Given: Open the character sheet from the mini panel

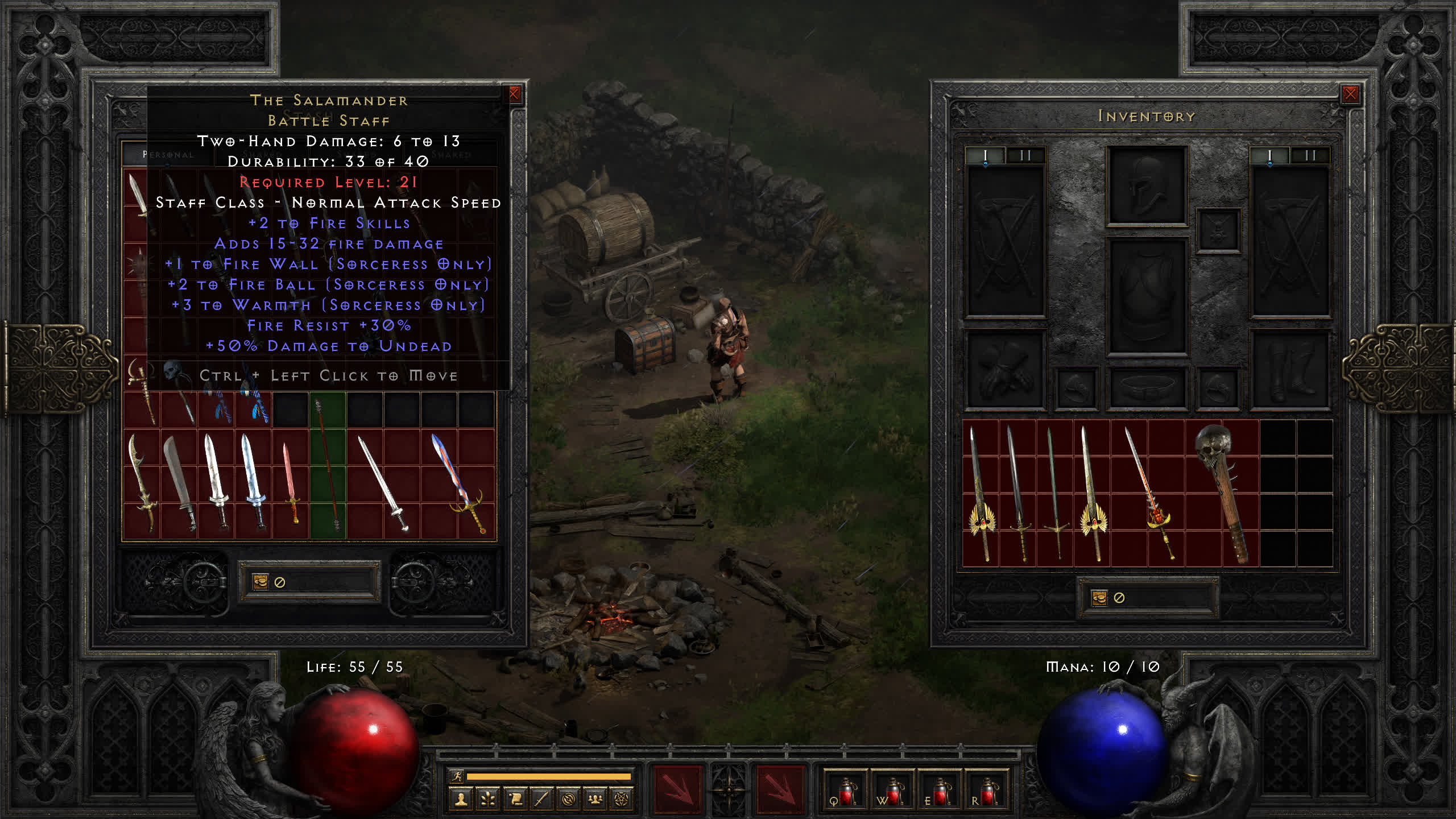Looking at the screenshot, I should click(x=461, y=800).
